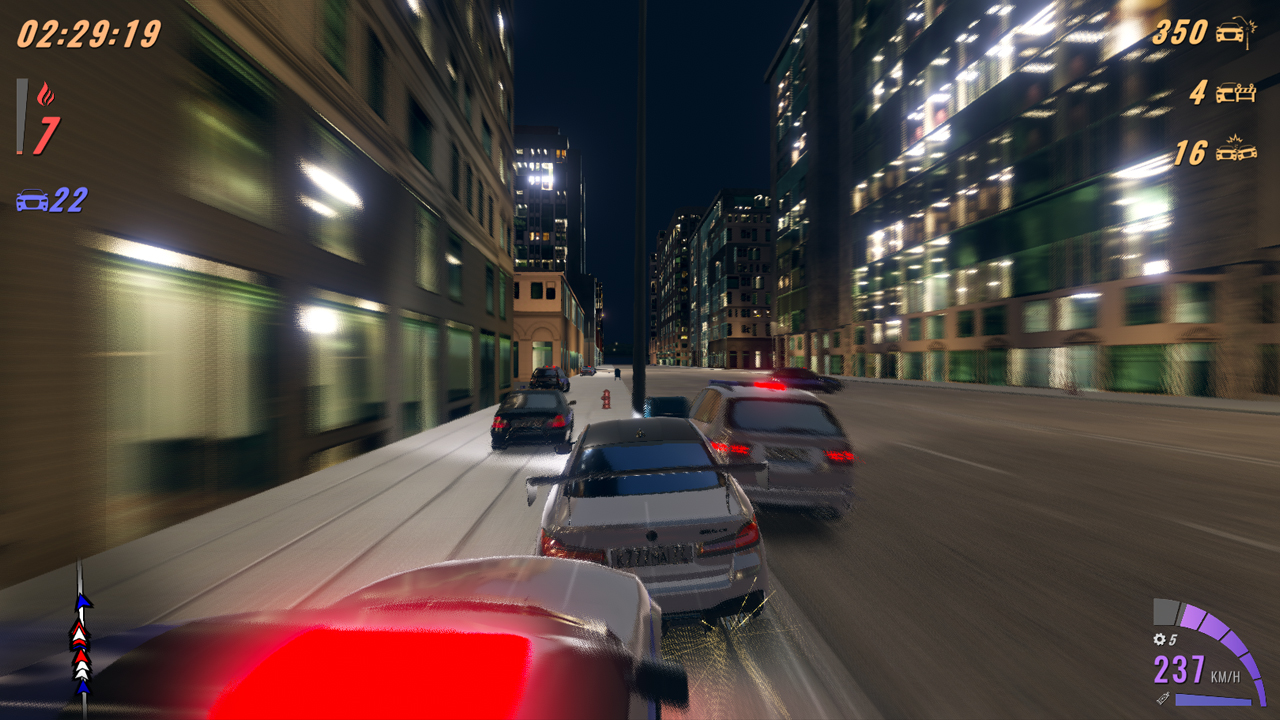The height and width of the screenshot is (720, 1280).
Task: Click the two-car collision icon
Action: pos(1235,150)
